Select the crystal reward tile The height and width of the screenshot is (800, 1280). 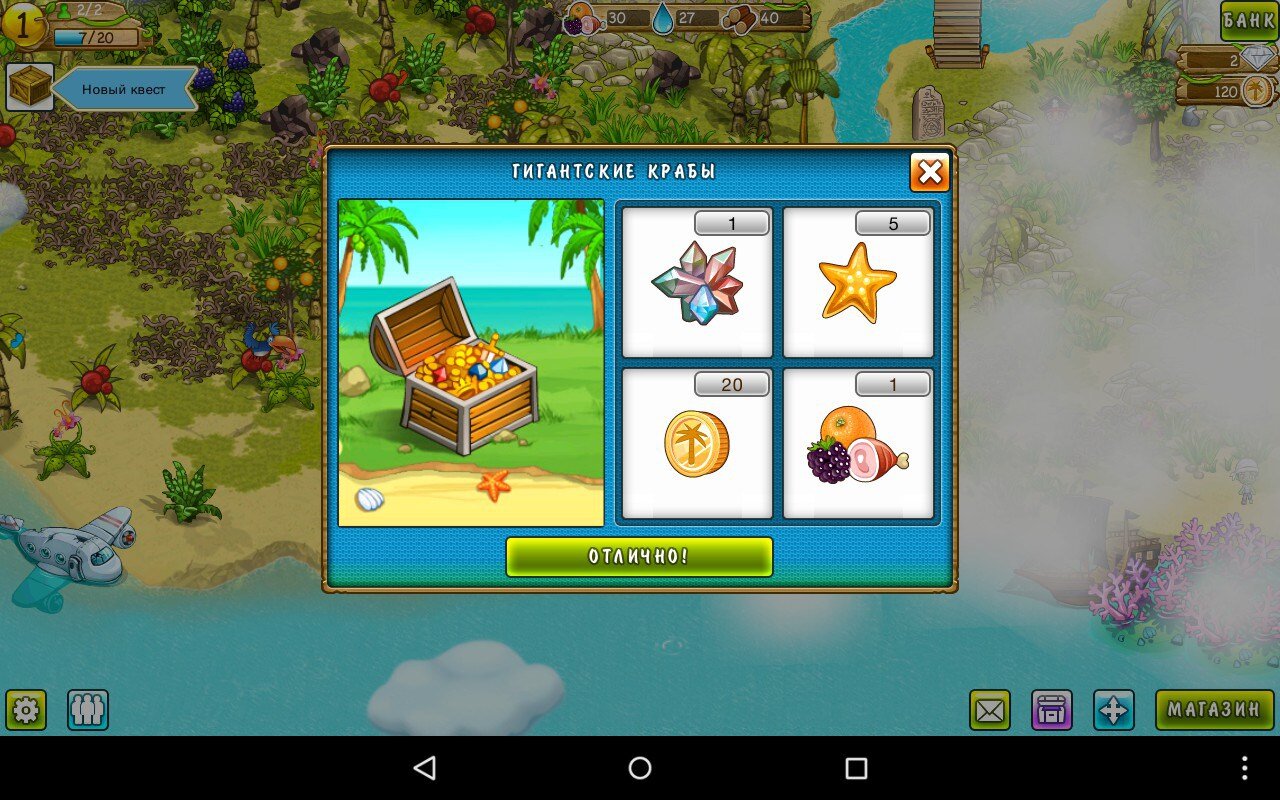[697, 282]
